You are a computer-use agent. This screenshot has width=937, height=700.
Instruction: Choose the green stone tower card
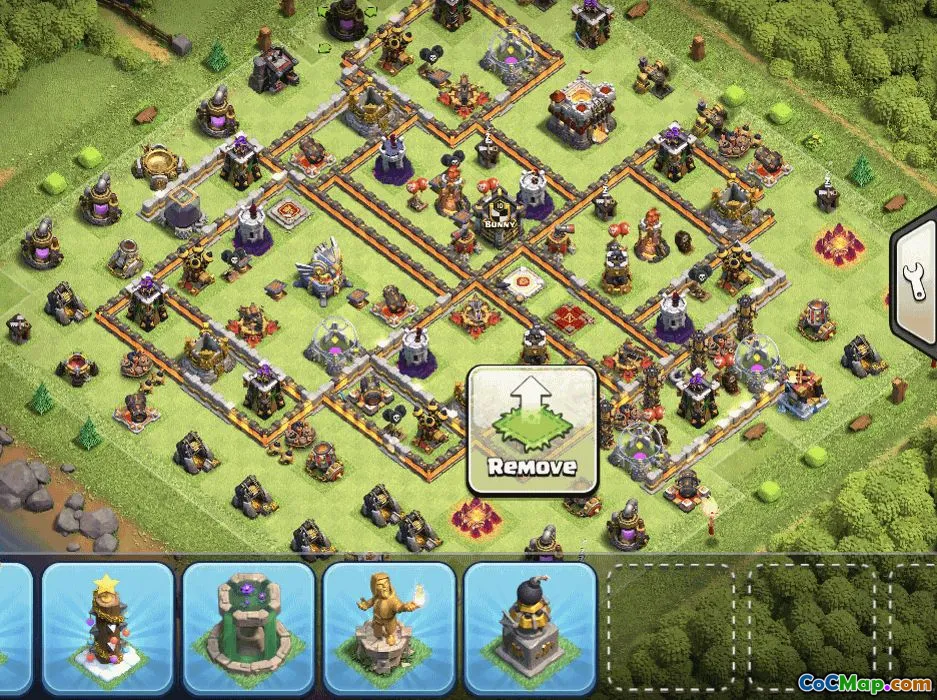tap(249, 627)
